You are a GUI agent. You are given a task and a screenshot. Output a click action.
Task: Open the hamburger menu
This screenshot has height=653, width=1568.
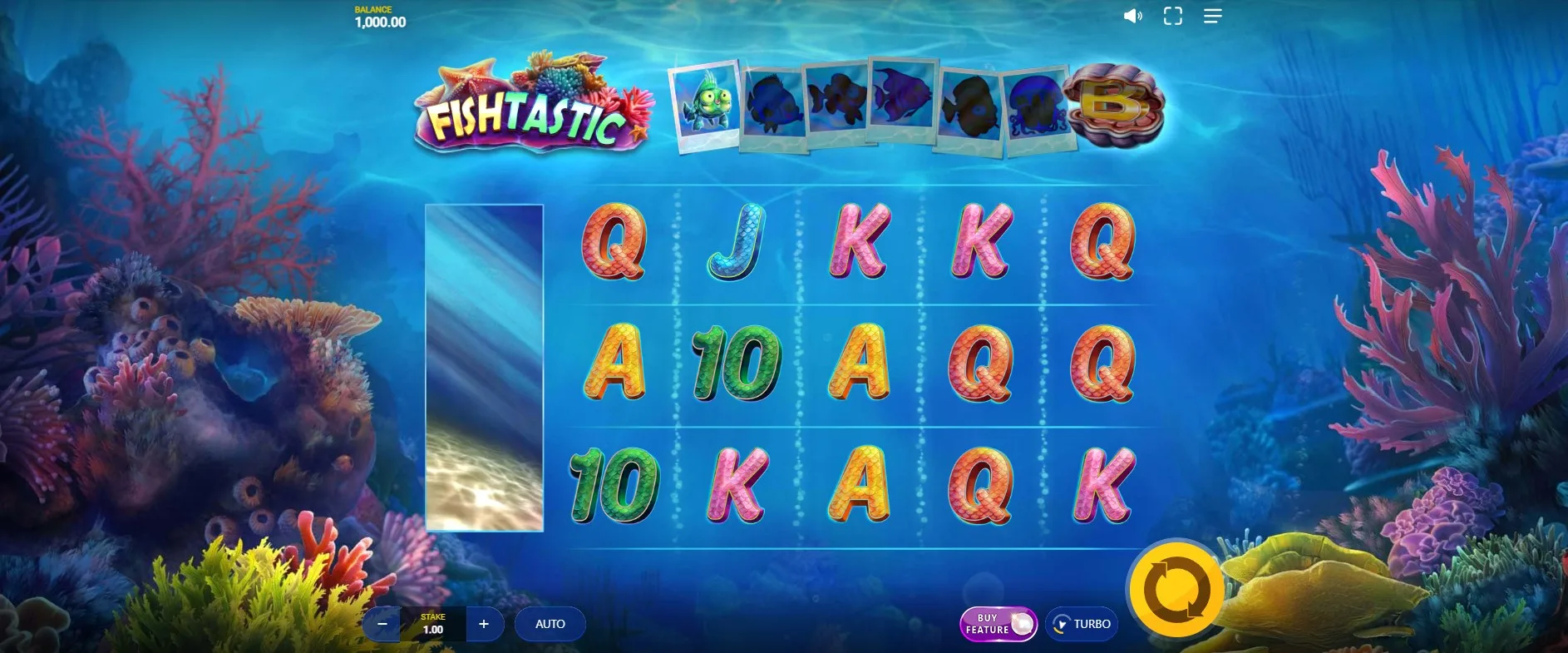pyautogui.click(x=1212, y=16)
